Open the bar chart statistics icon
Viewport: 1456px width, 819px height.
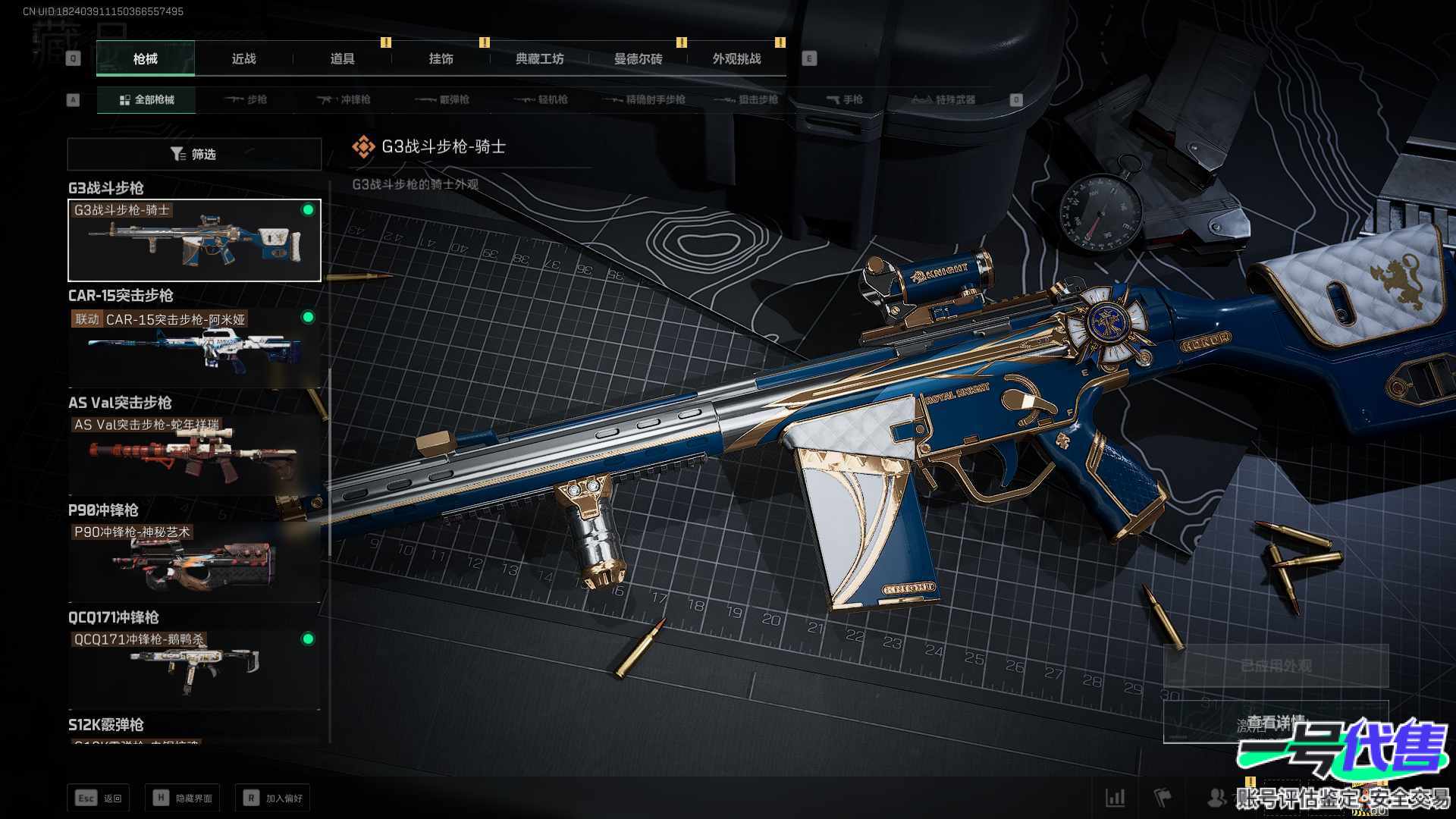(x=1115, y=797)
